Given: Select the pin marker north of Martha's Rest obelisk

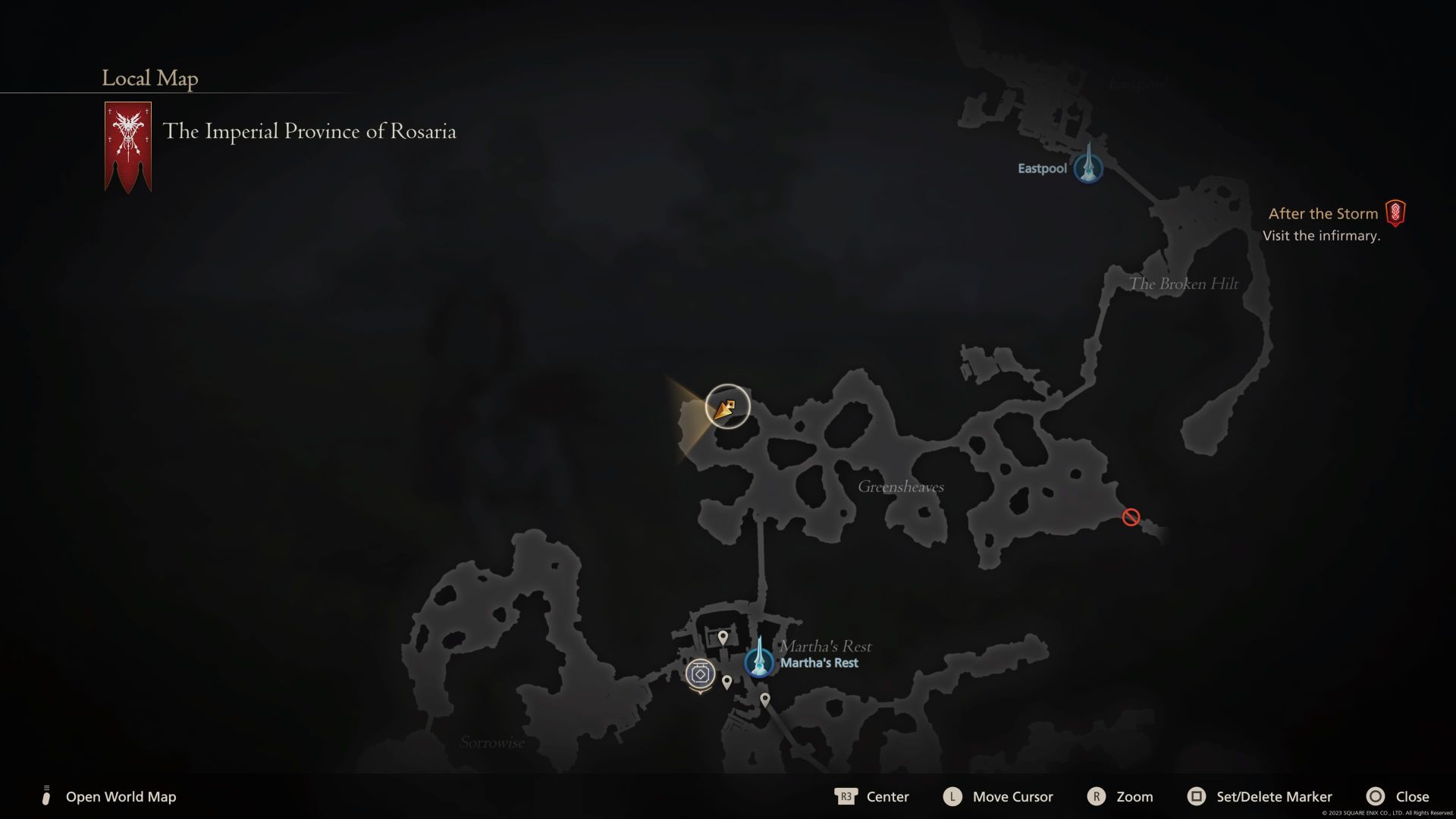Looking at the screenshot, I should pyautogui.click(x=724, y=637).
